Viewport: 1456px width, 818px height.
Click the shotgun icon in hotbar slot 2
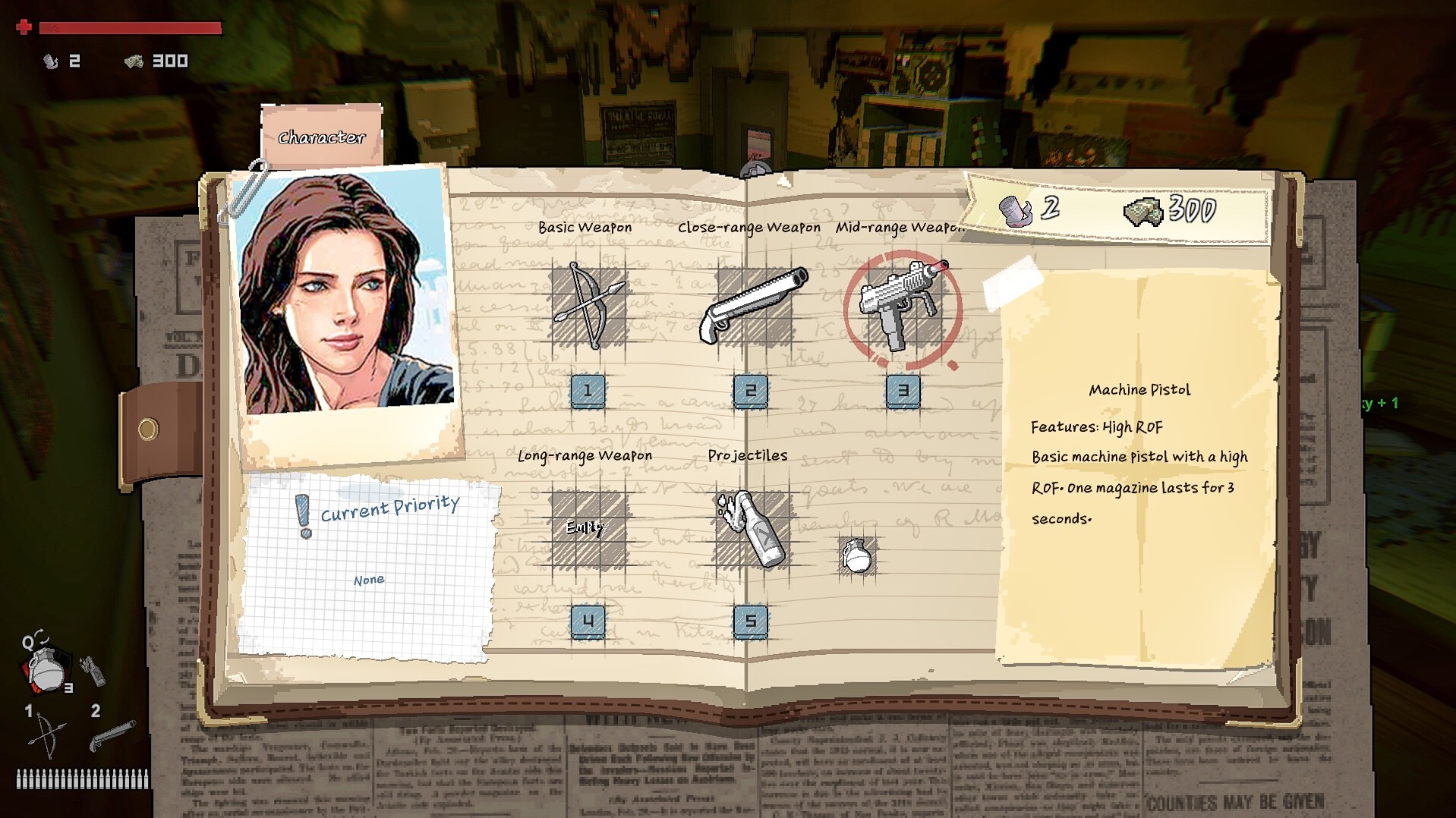point(112,736)
